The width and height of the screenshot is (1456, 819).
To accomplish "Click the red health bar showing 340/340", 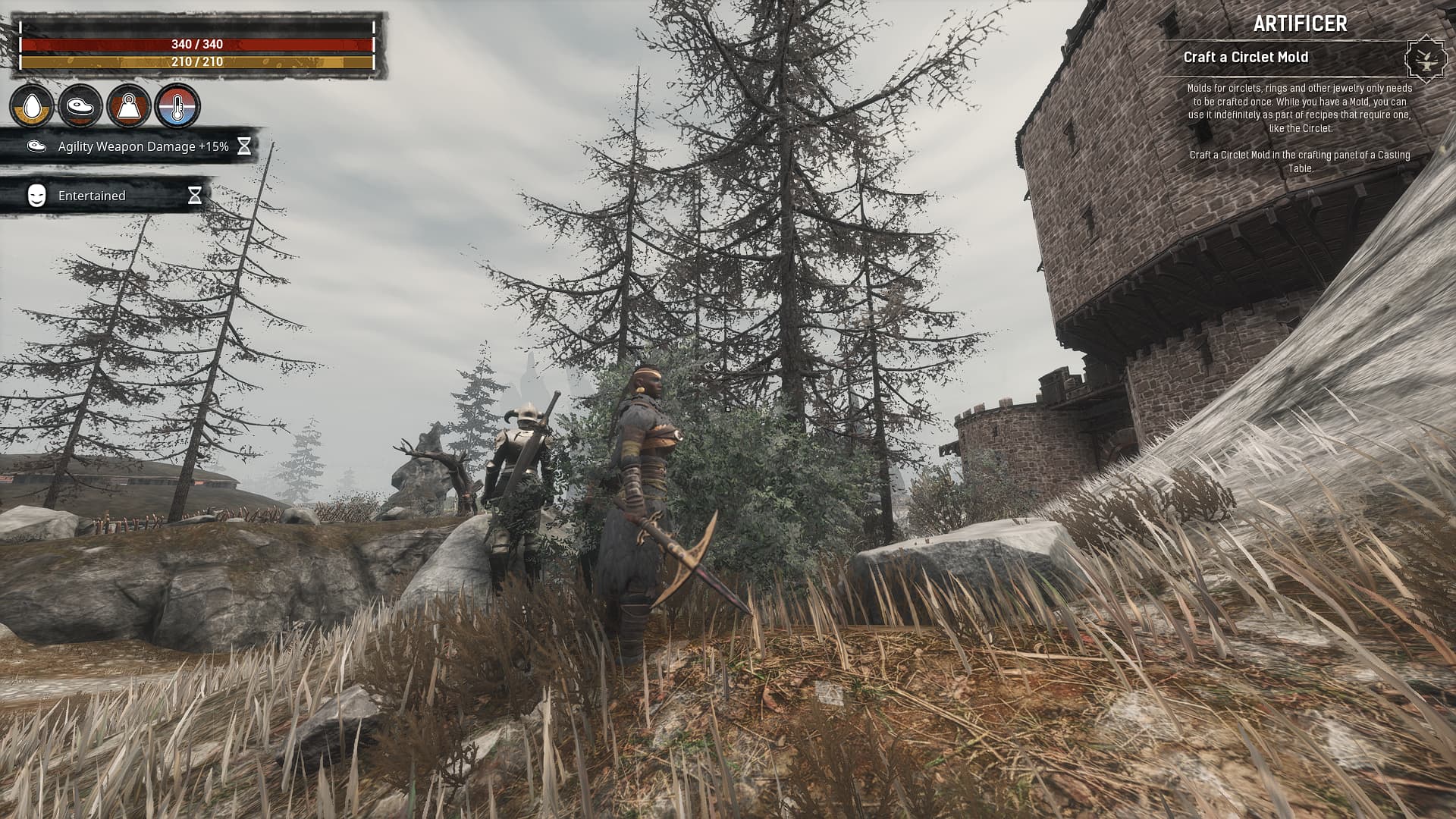I will pos(197,43).
